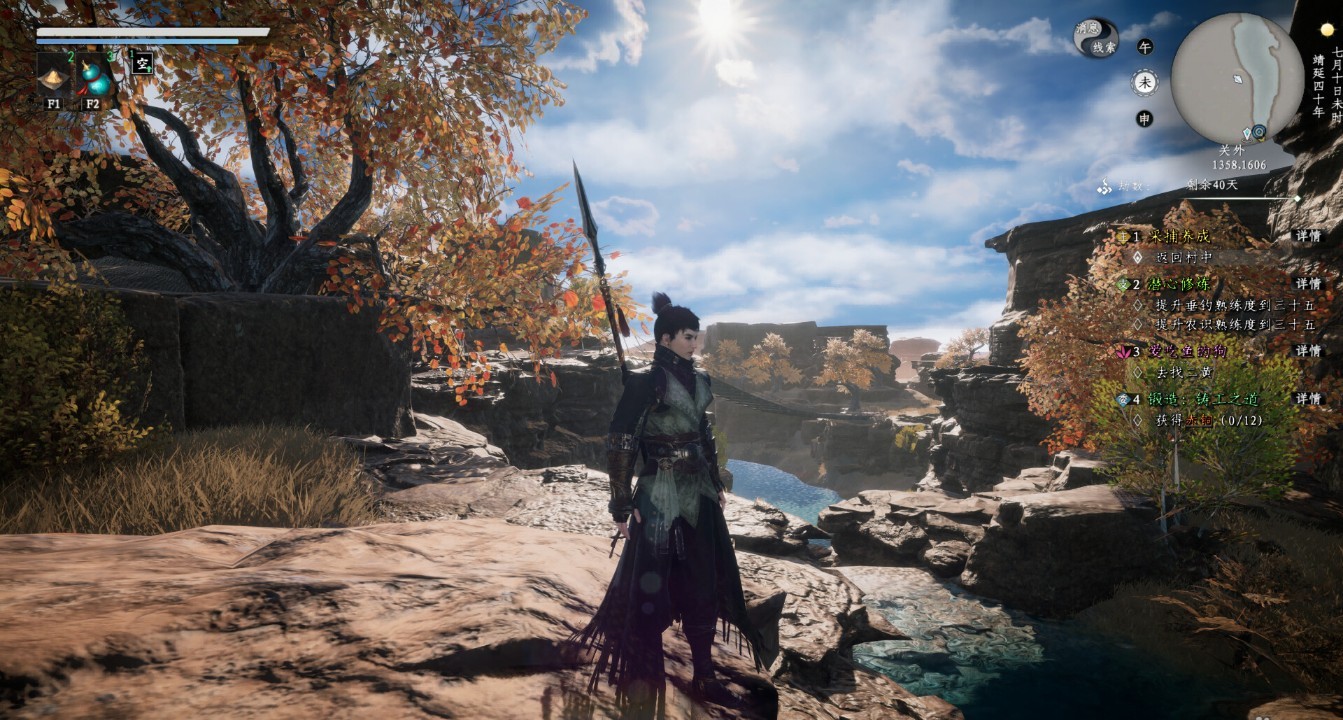Click the sun weather icon
The height and width of the screenshot is (720, 1343).
point(1327,30)
